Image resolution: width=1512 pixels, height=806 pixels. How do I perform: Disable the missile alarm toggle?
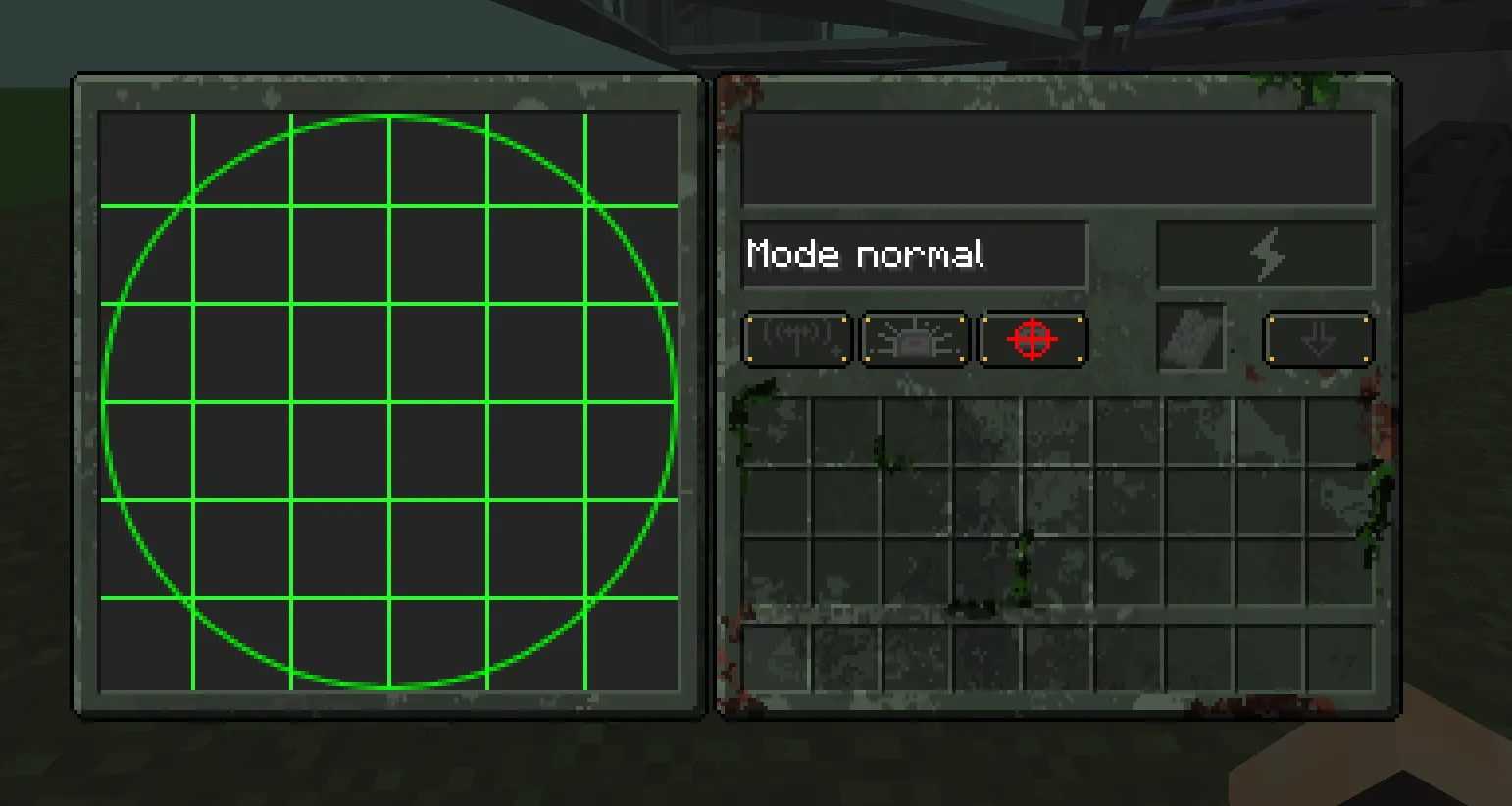[914, 339]
